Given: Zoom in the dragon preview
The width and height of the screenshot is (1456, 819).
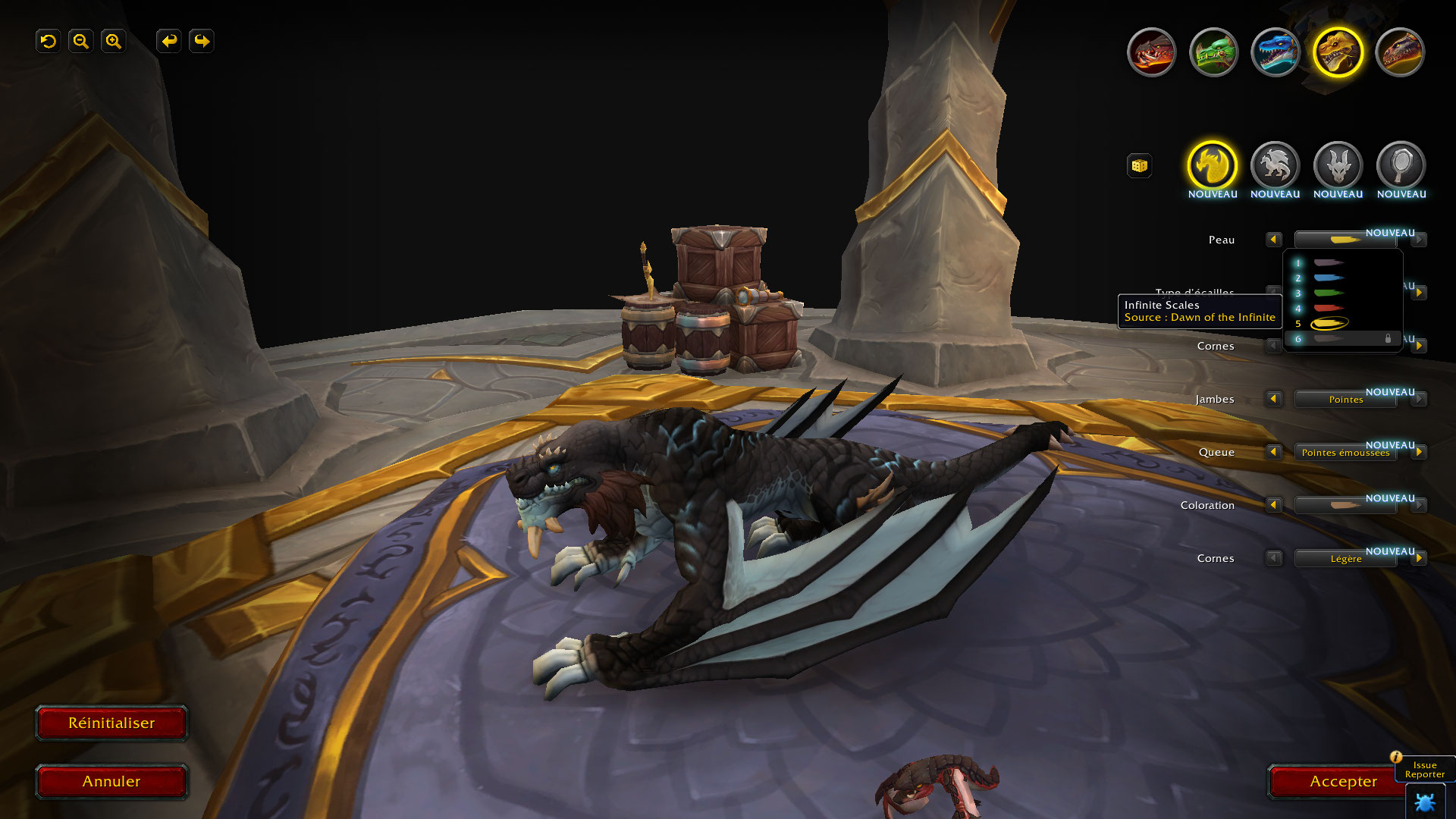Looking at the screenshot, I should tap(114, 41).
